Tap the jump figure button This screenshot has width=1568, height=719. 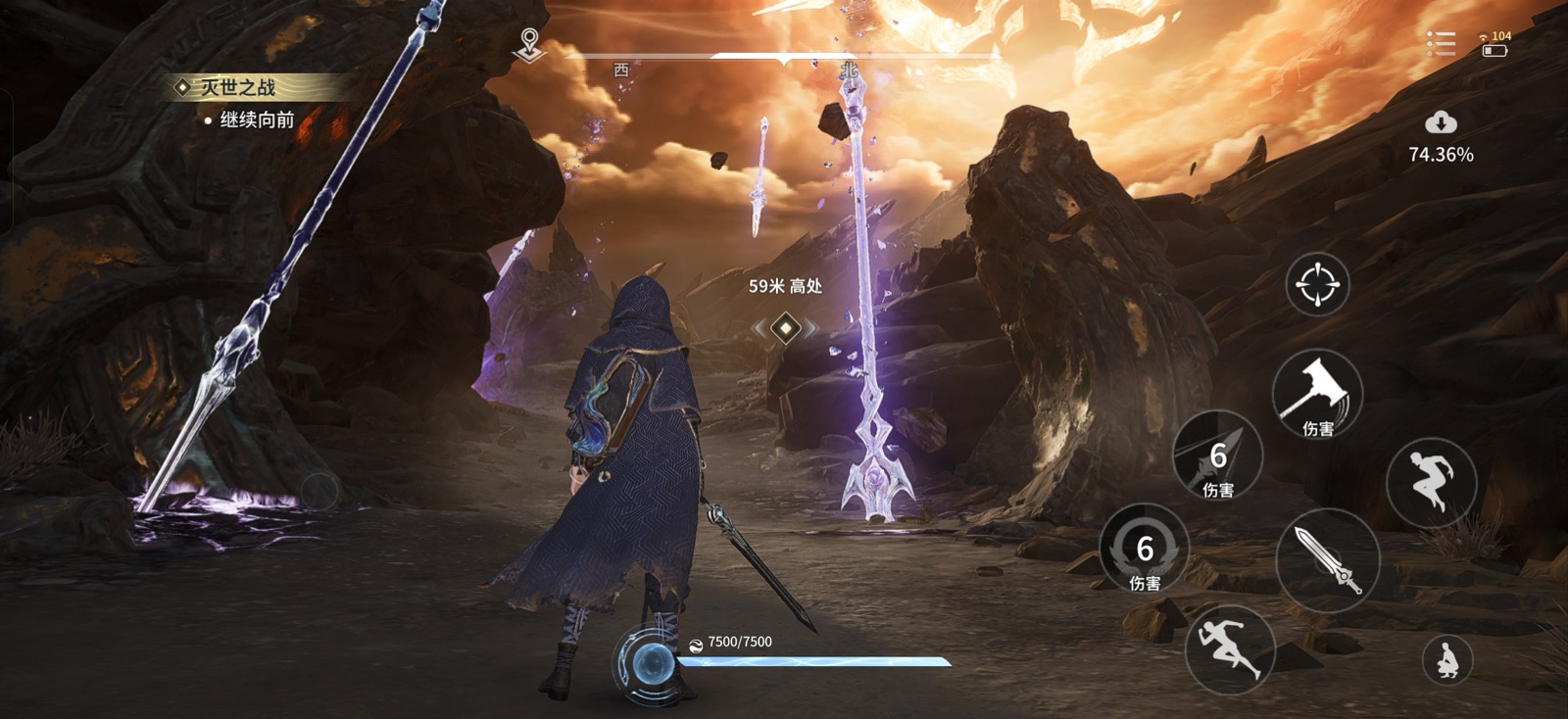point(1431,482)
